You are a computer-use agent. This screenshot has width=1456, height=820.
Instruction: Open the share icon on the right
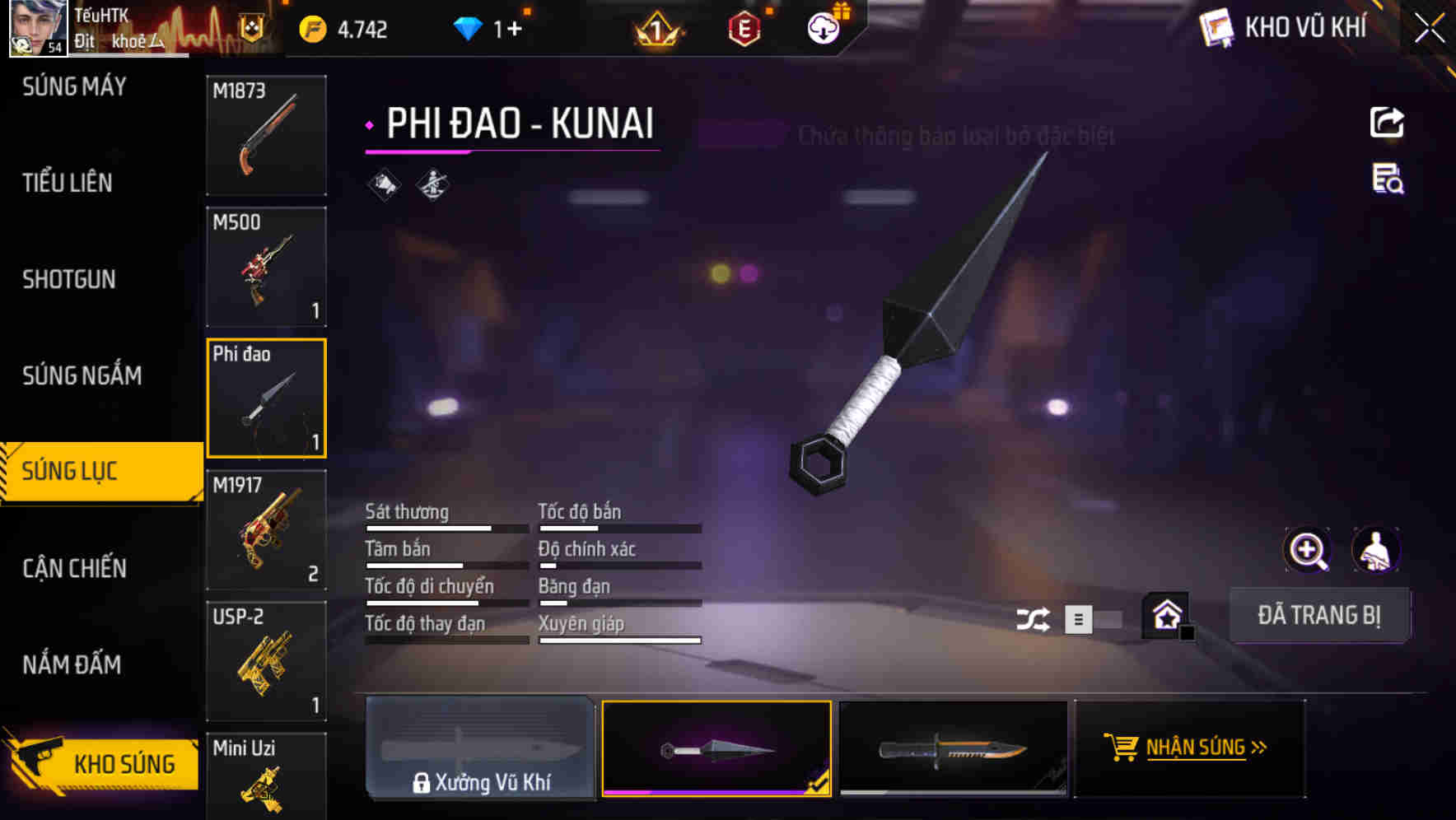point(1388,122)
